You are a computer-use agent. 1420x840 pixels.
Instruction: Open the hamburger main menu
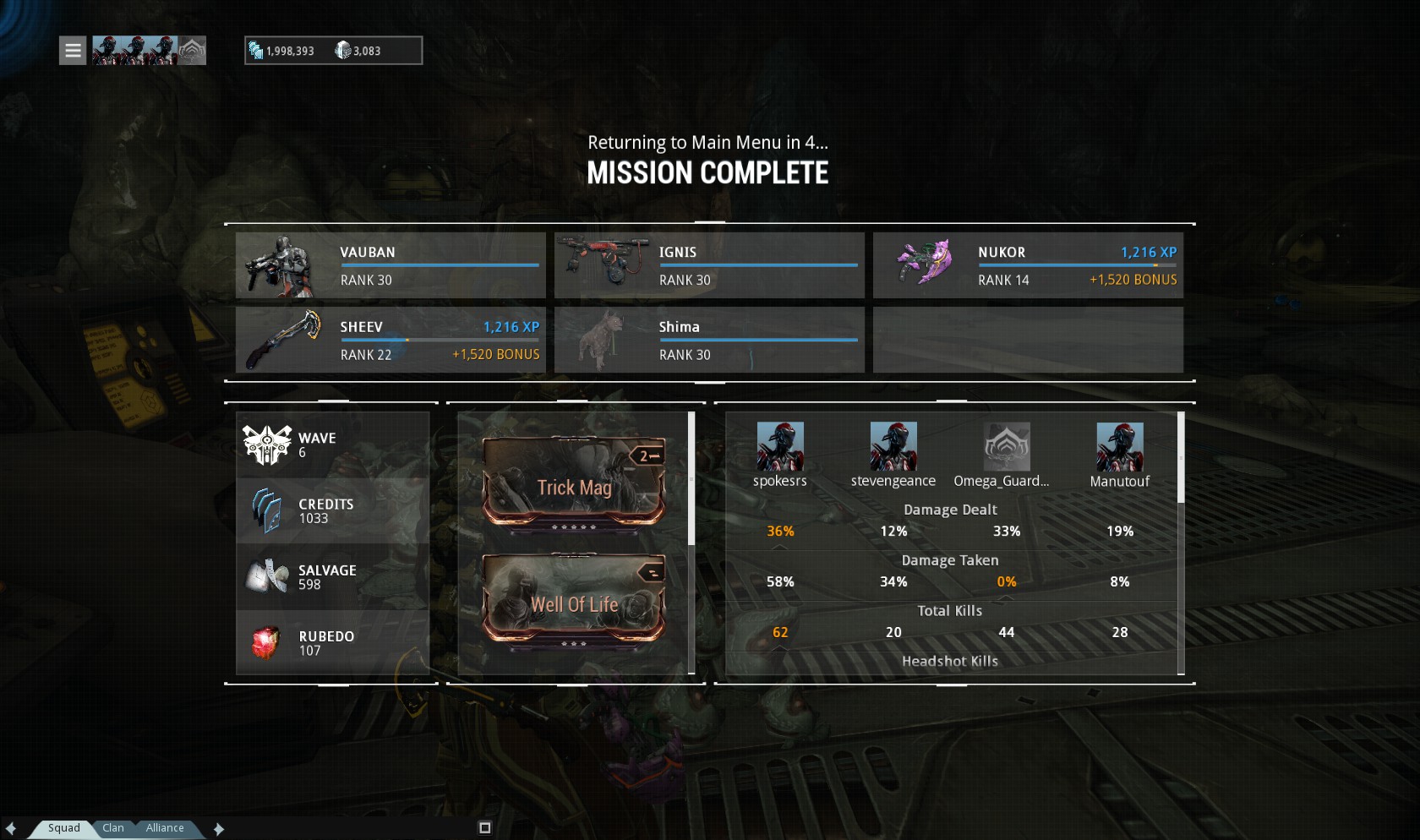tap(73, 51)
